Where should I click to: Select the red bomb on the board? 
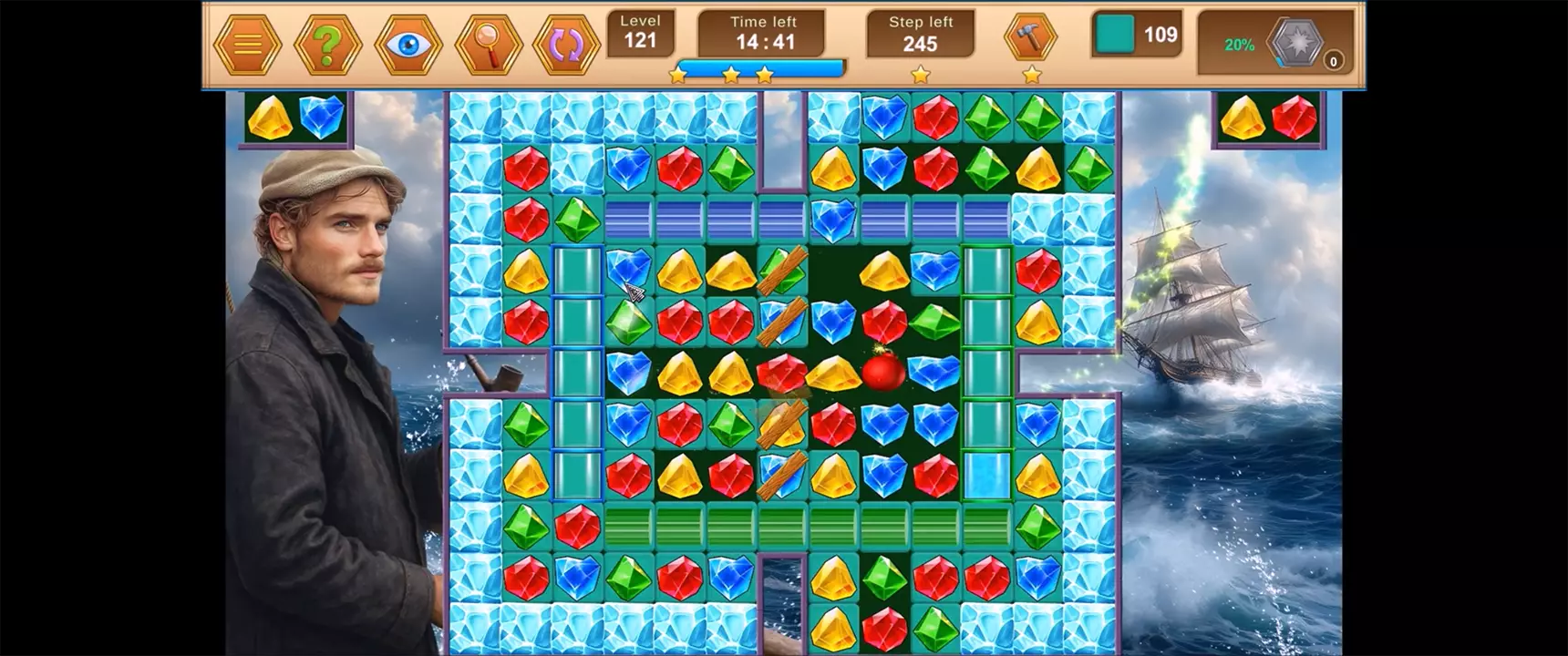tap(882, 371)
